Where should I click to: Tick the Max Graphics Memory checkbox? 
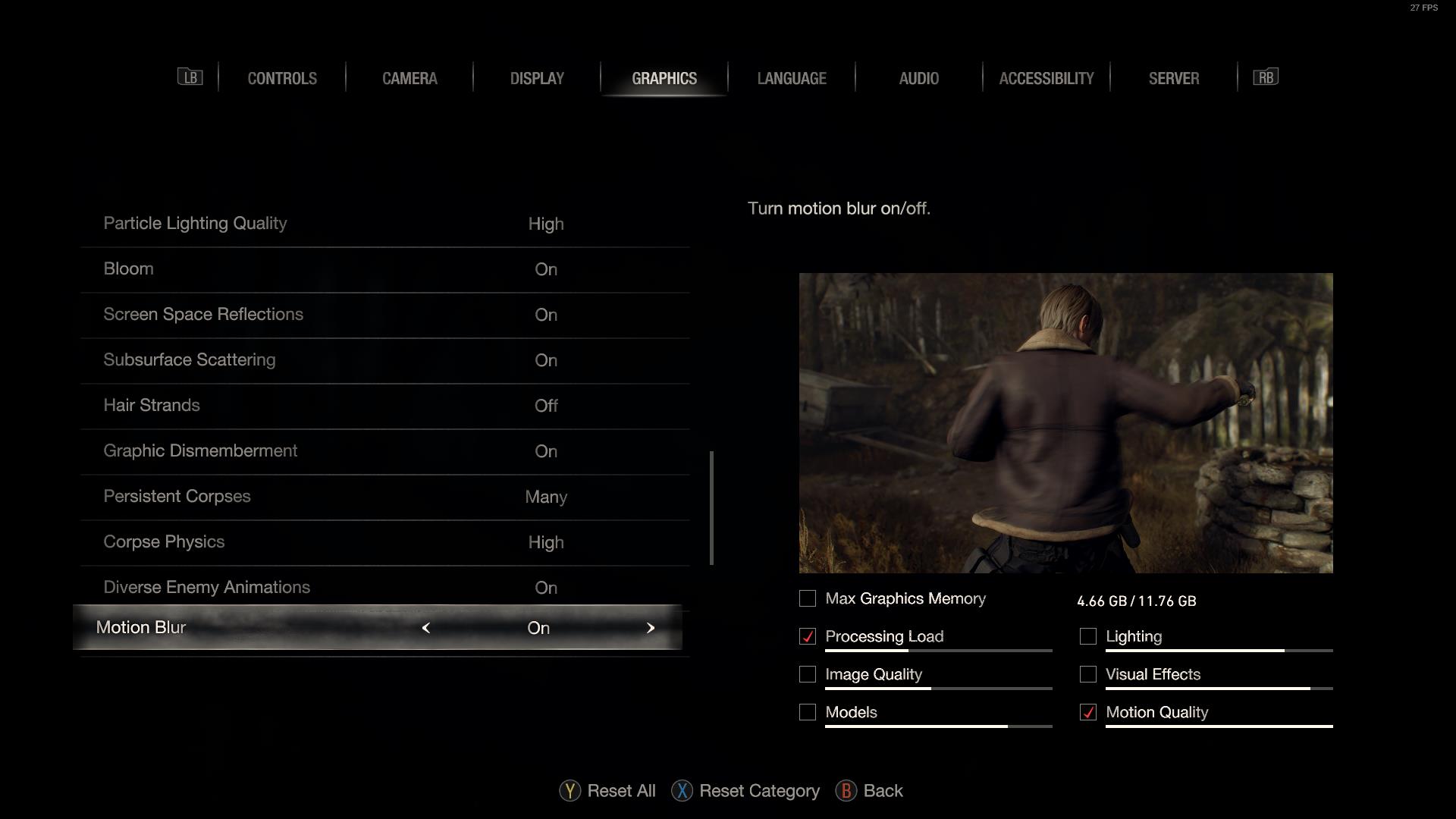(808, 599)
